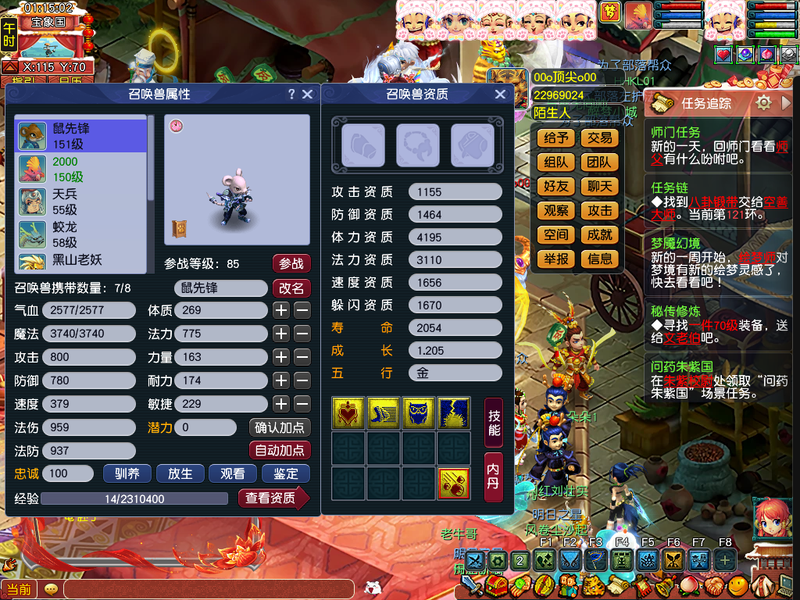The image size is (800, 600).
Task: Add a point to 体质
Action: click(282, 311)
